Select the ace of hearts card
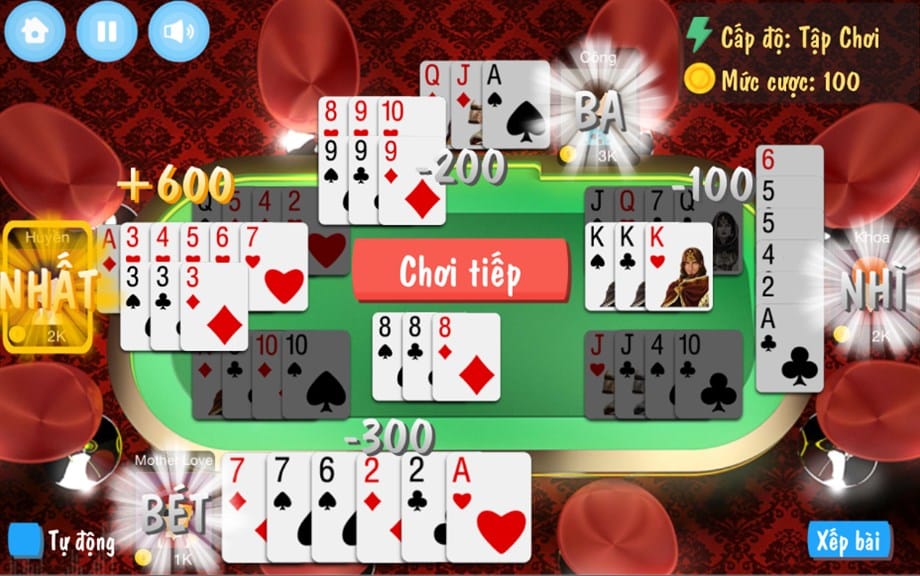This screenshot has height=576, width=920. pyautogui.click(x=490, y=508)
